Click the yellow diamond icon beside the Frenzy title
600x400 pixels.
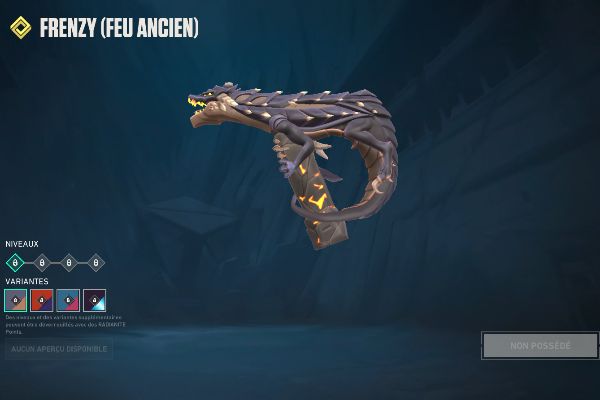coord(20,27)
